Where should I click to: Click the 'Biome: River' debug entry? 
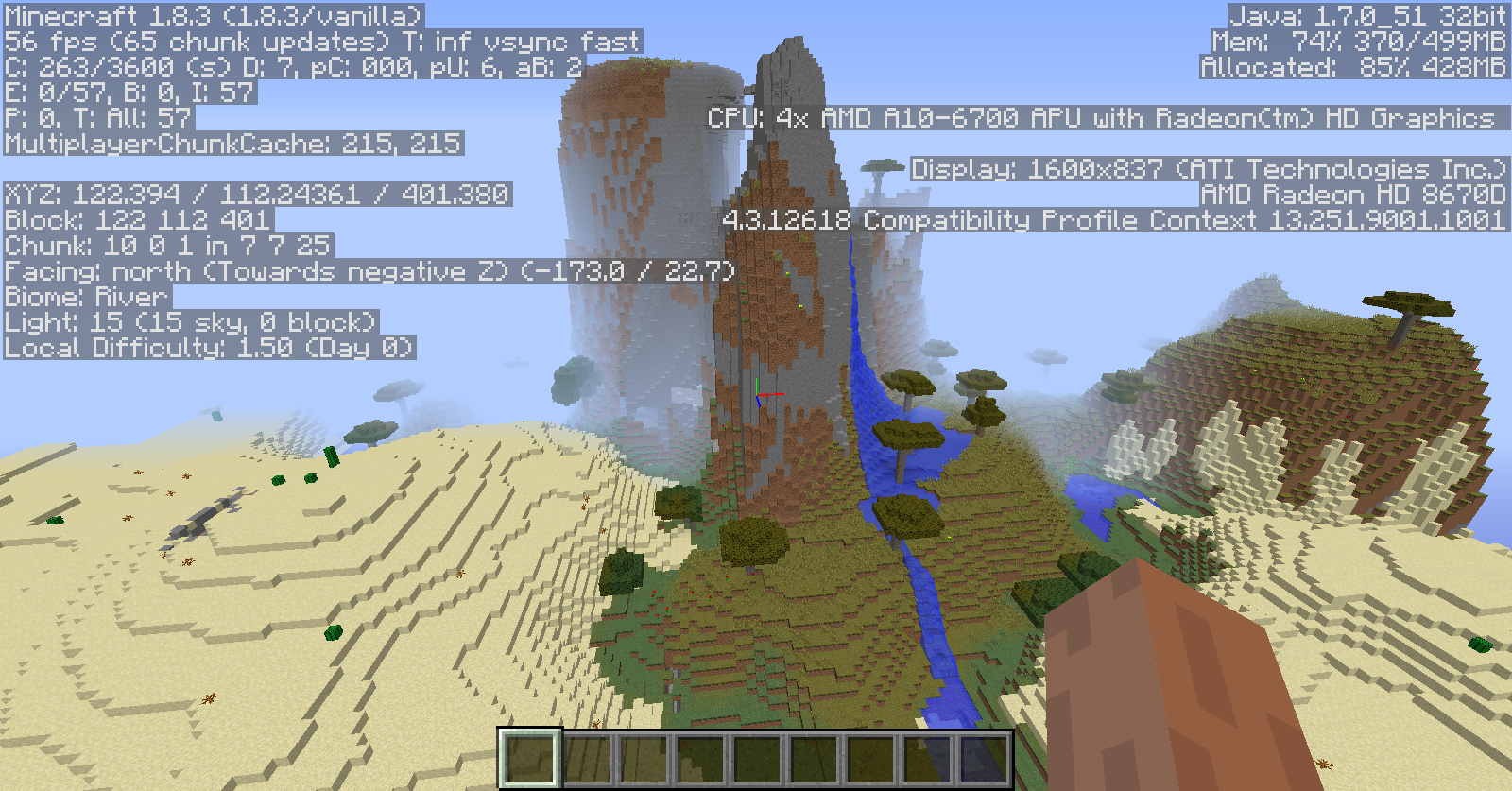[83, 296]
